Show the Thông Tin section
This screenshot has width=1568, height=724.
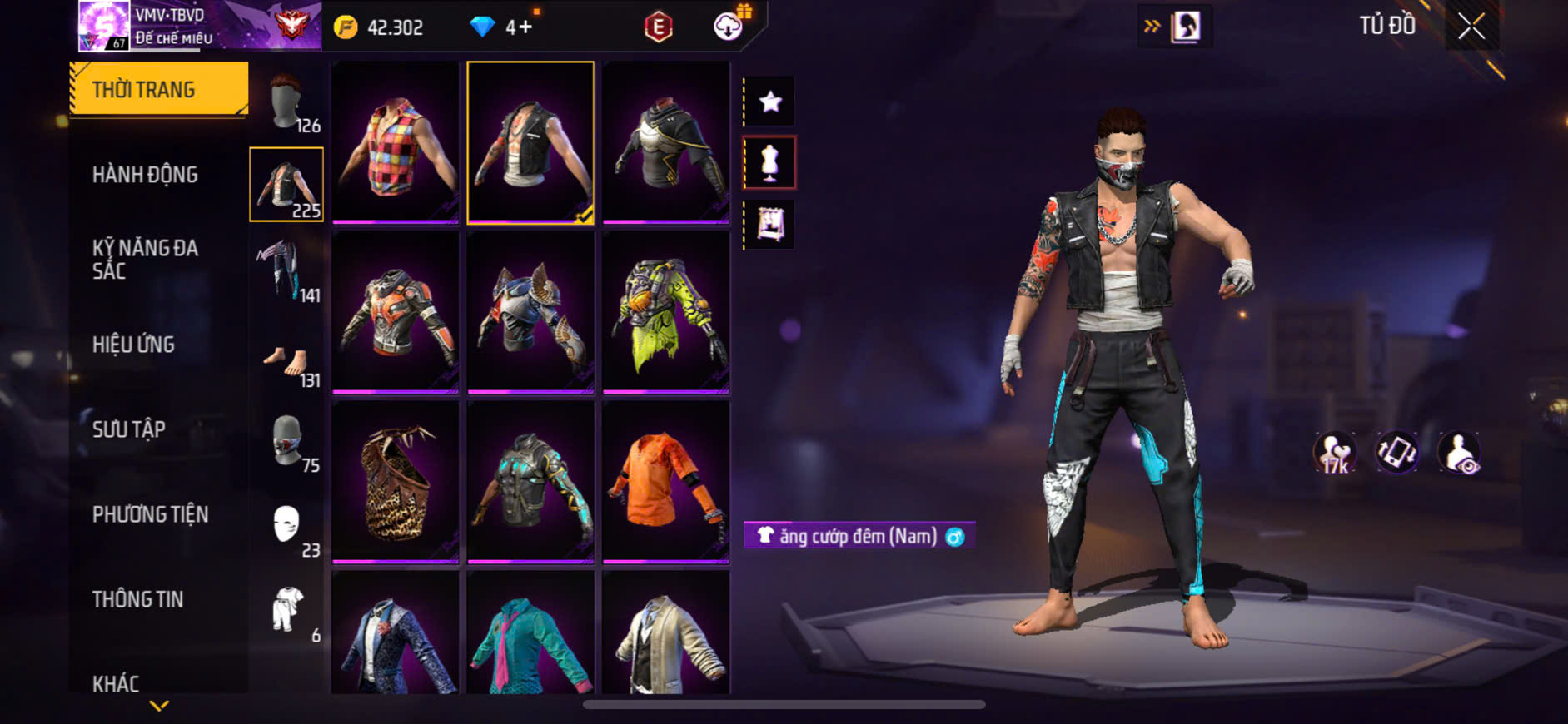(x=137, y=599)
